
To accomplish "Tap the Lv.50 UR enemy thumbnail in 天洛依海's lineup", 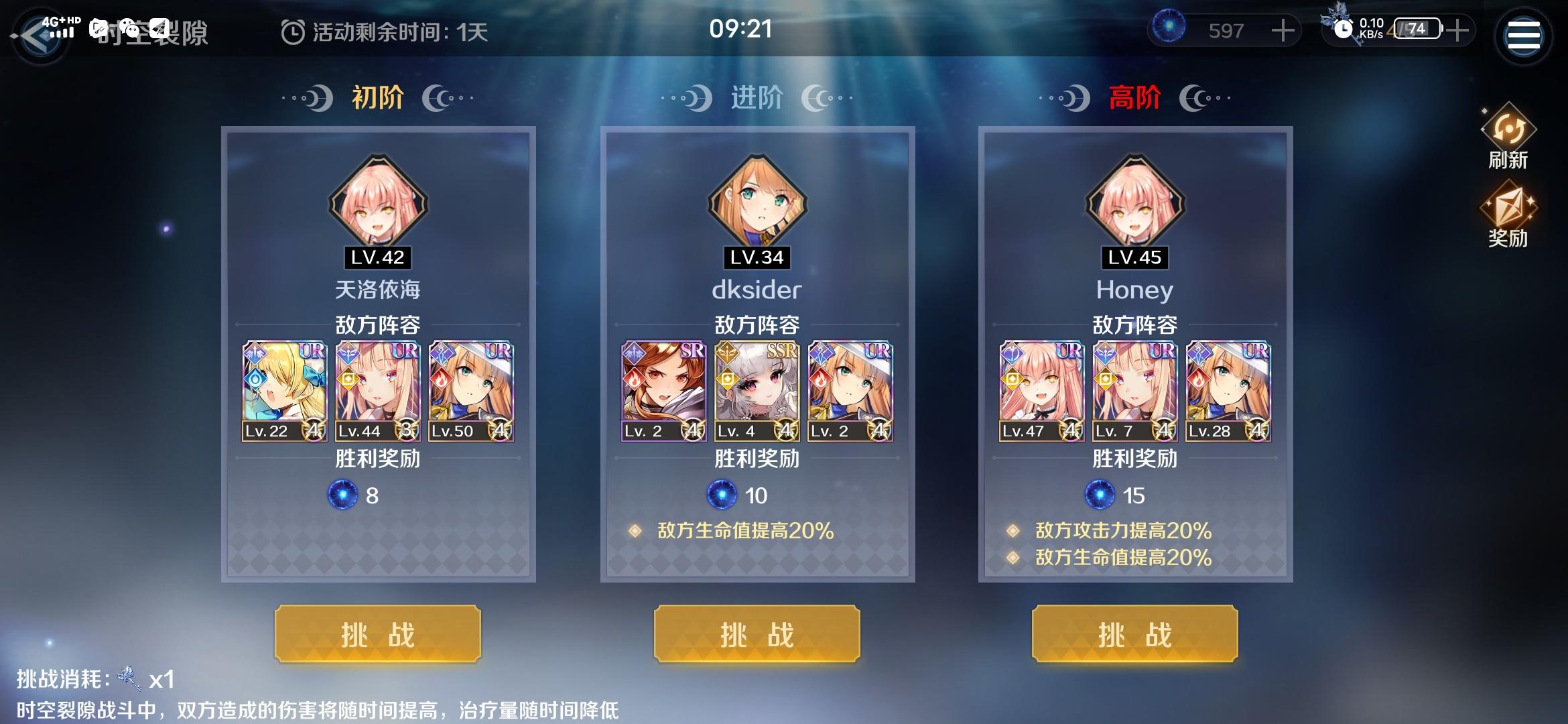I will [471, 391].
